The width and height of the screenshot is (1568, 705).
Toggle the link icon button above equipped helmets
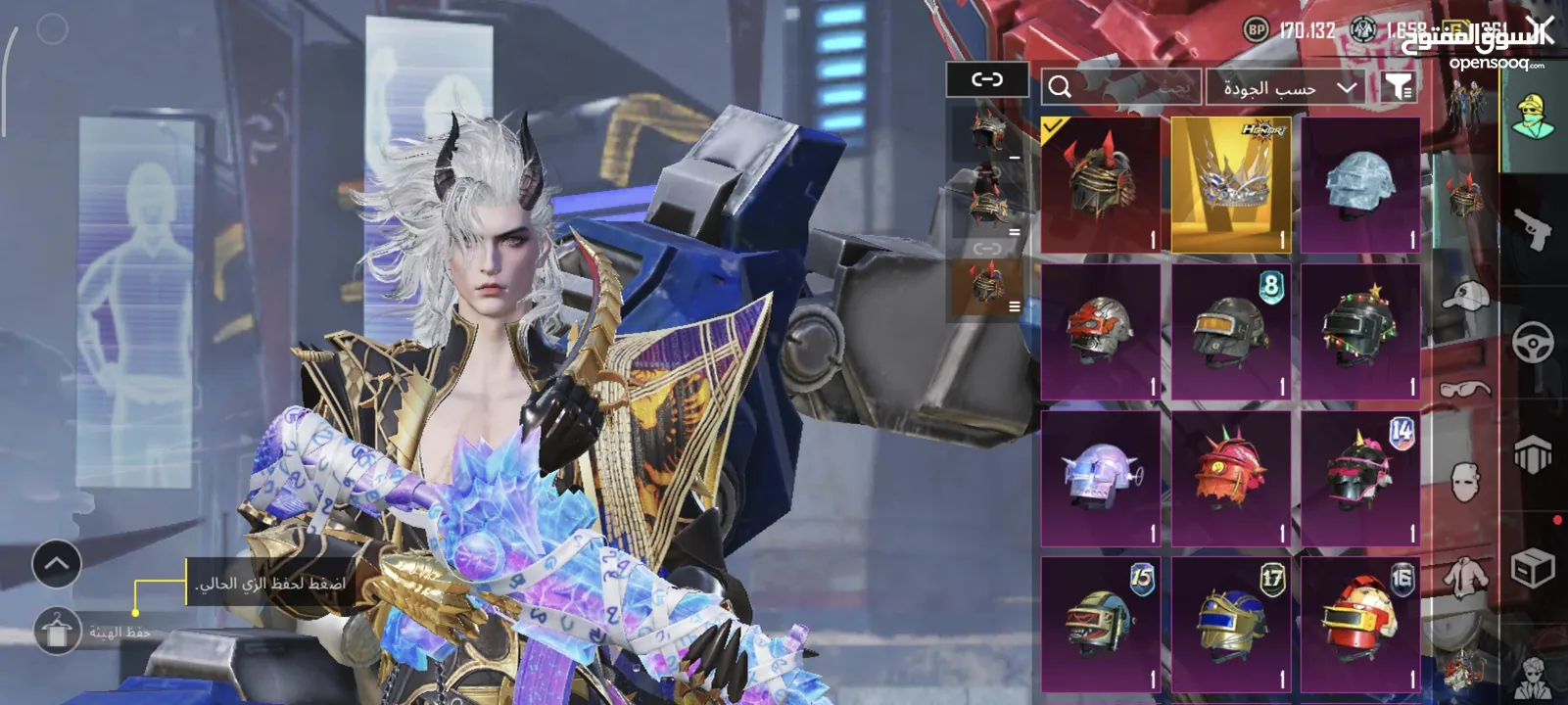(x=986, y=79)
